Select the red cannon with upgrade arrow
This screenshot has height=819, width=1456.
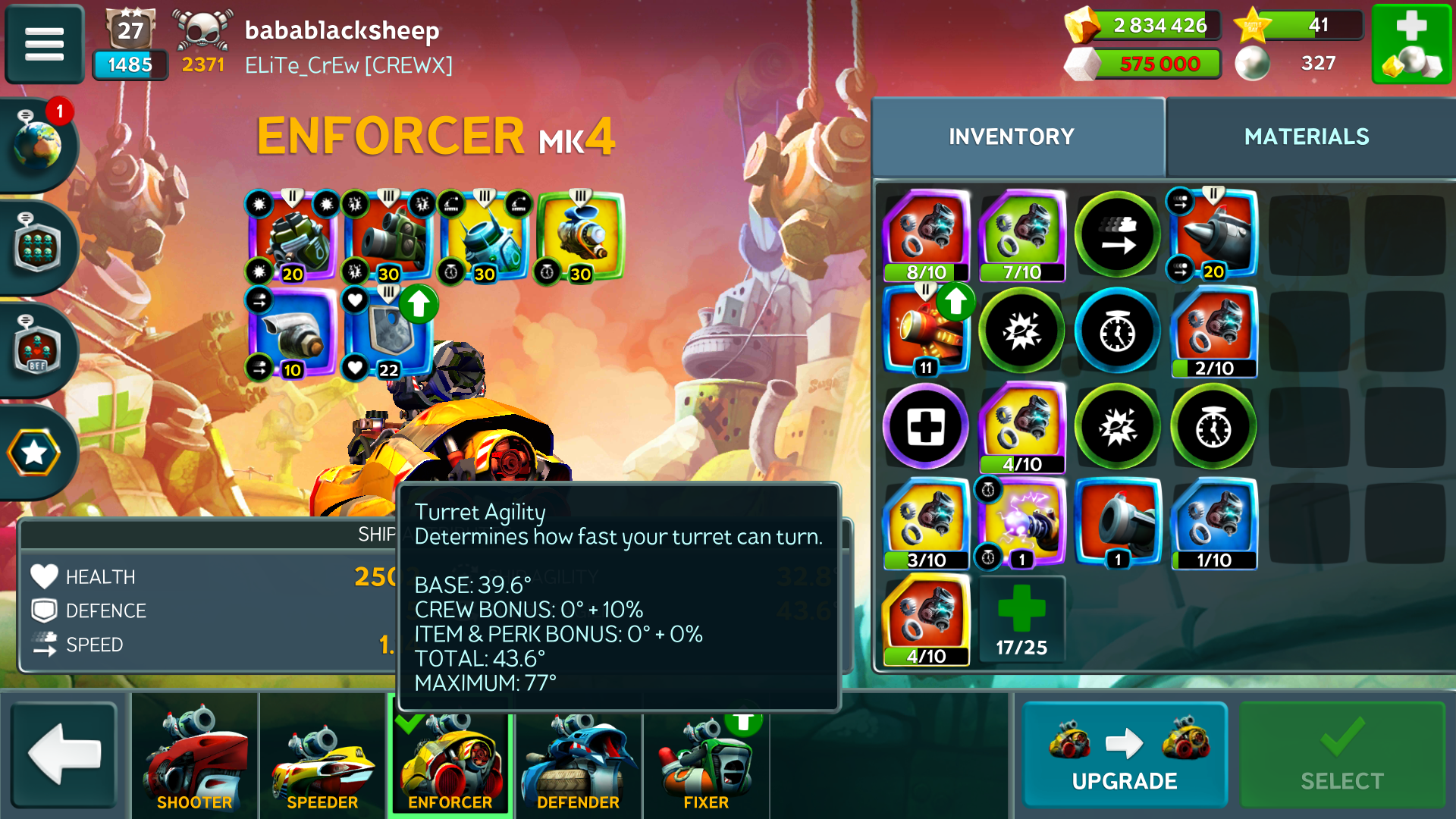925,331
